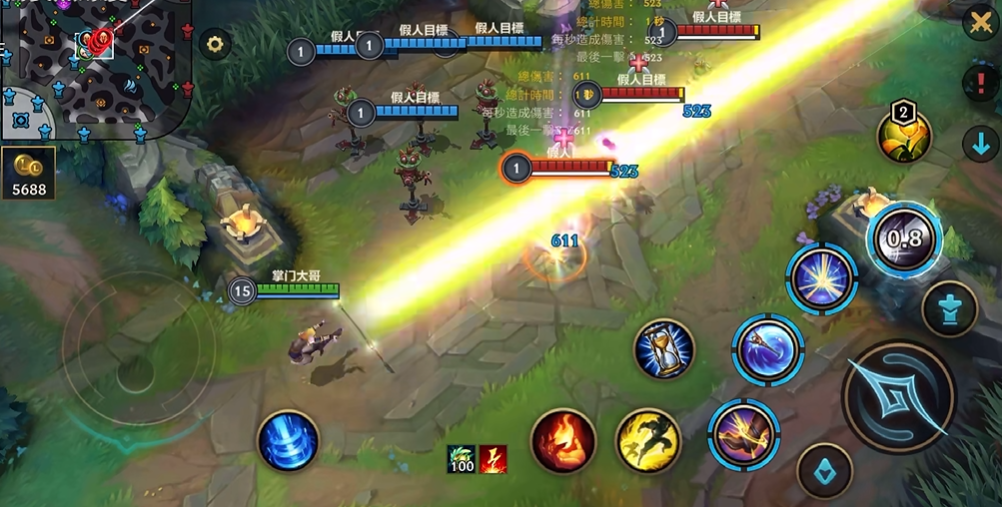1002x507 pixels.
Task: Tap the ability showing 0.8 cooldown
Action: [904, 239]
